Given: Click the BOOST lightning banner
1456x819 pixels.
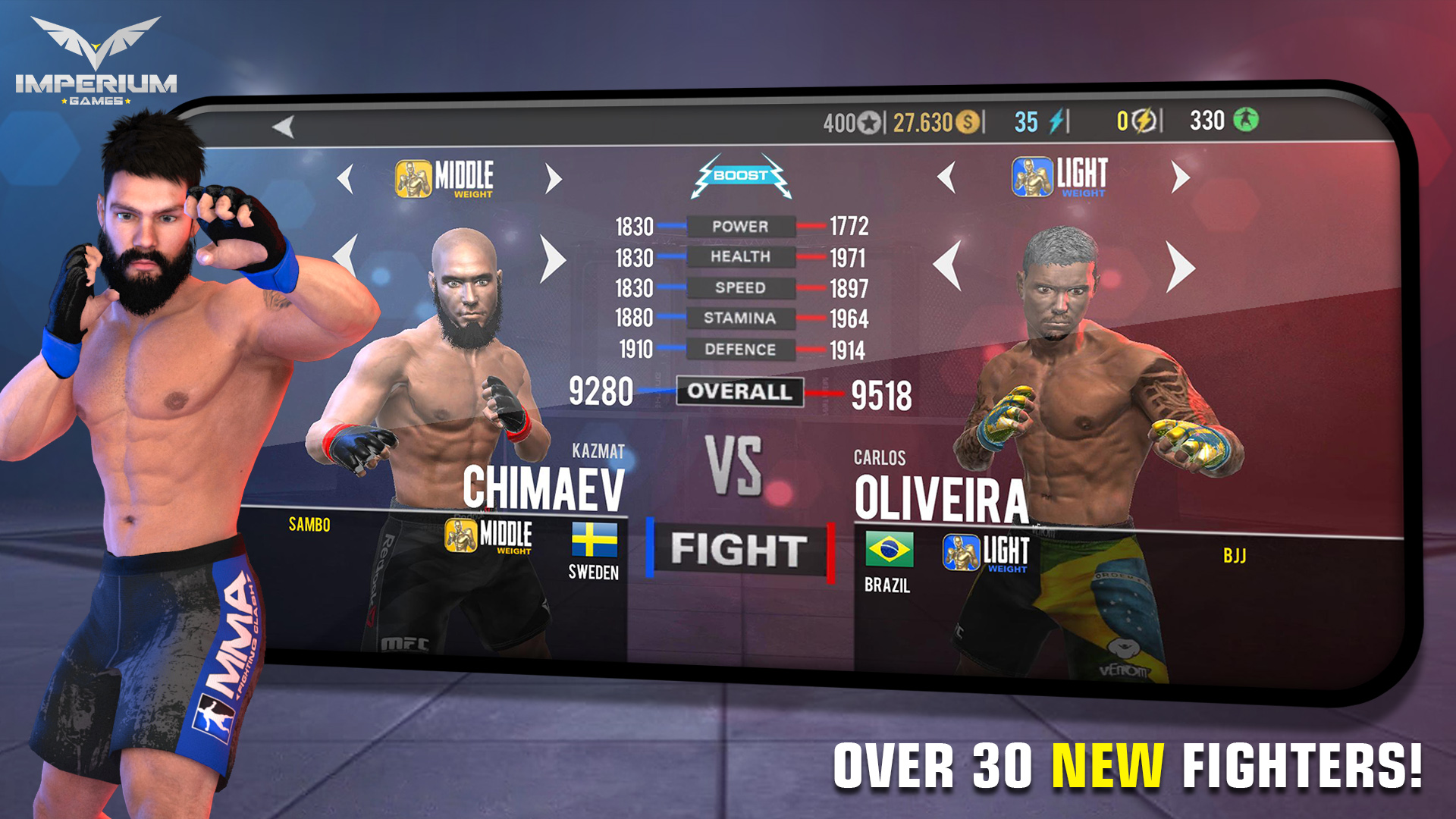Looking at the screenshot, I should [x=742, y=176].
